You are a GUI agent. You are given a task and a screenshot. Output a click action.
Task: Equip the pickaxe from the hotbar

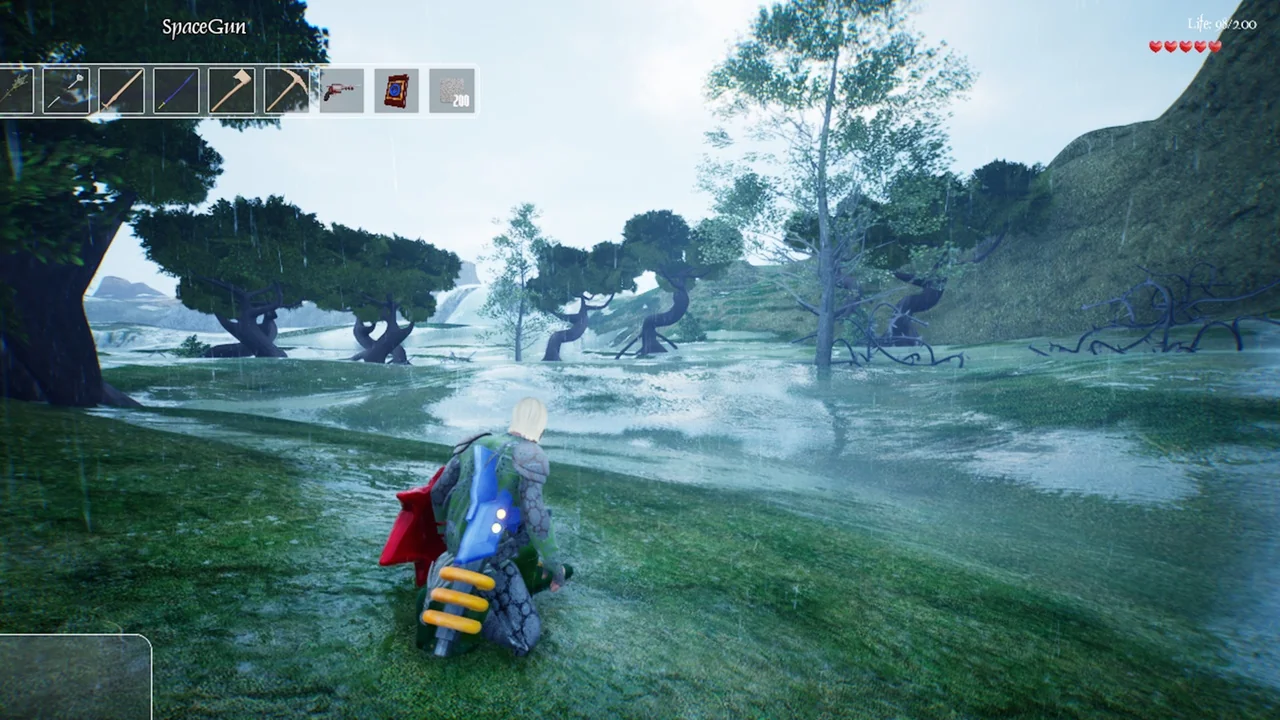pos(286,91)
